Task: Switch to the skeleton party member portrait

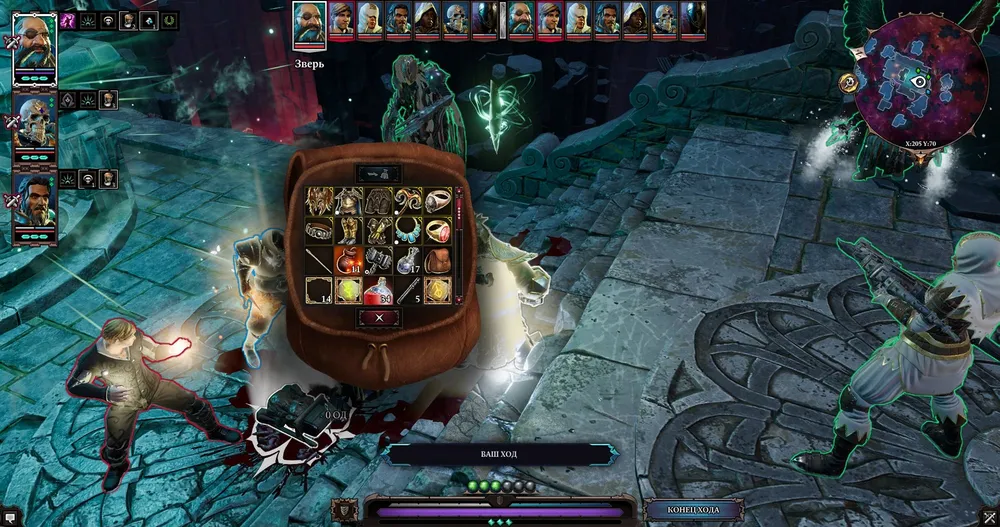Action: 35,122
